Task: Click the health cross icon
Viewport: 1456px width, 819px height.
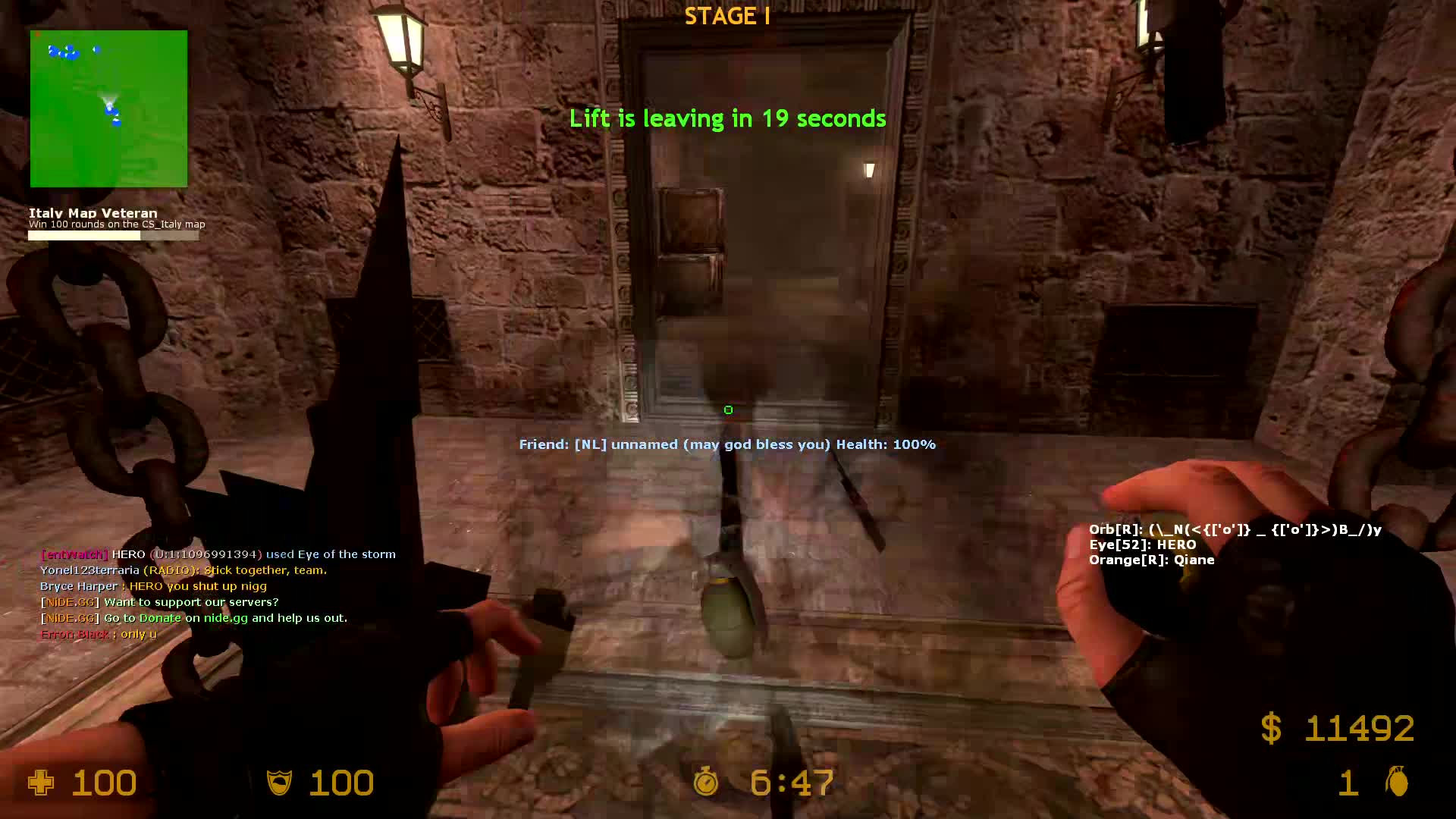Action: click(42, 783)
